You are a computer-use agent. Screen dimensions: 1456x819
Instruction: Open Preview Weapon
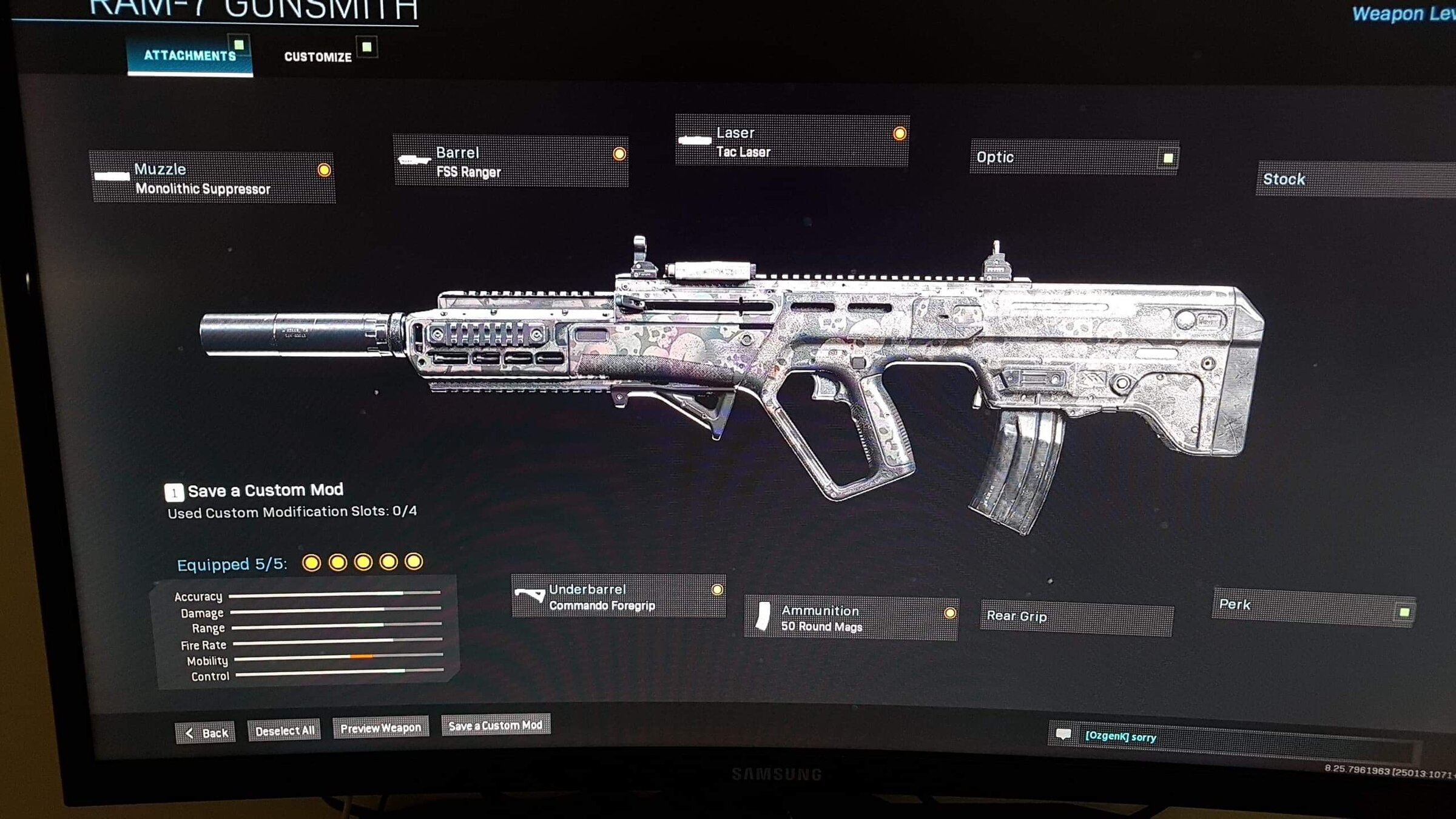[380, 728]
